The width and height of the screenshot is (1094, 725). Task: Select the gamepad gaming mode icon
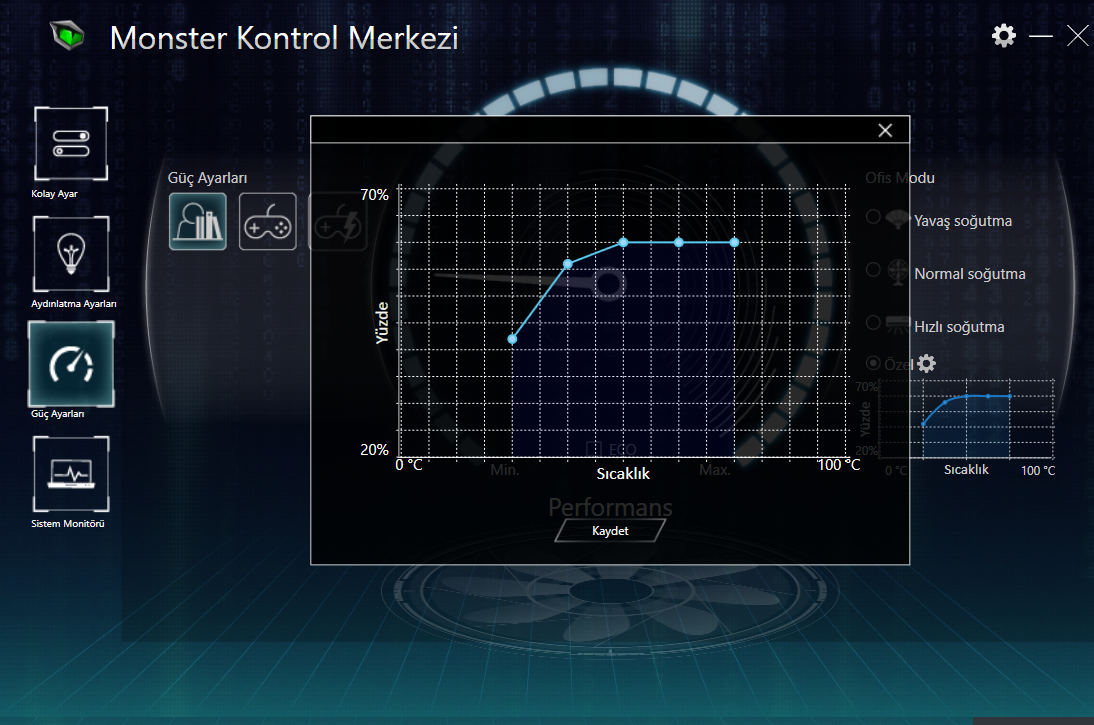pos(268,221)
